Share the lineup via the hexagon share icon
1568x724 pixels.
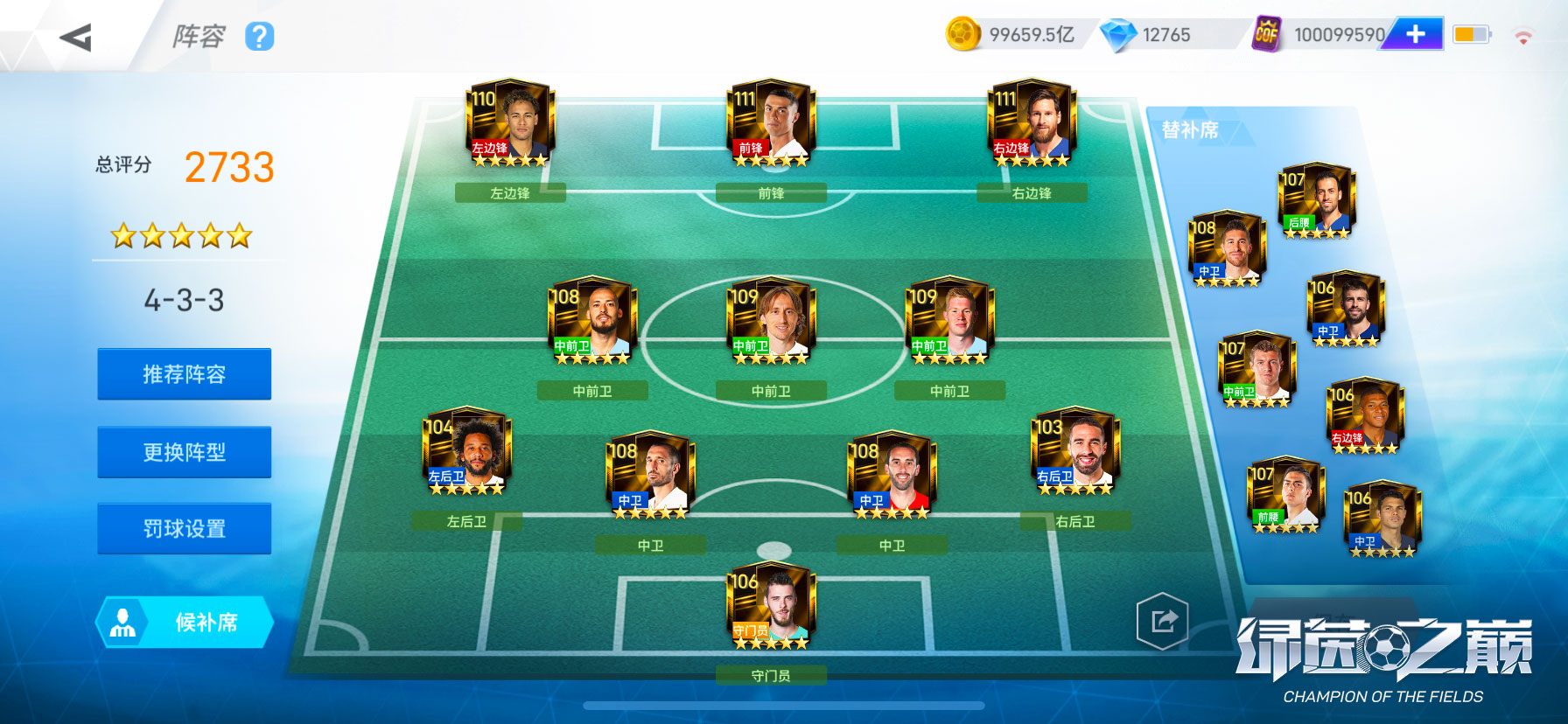pyautogui.click(x=1162, y=622)
